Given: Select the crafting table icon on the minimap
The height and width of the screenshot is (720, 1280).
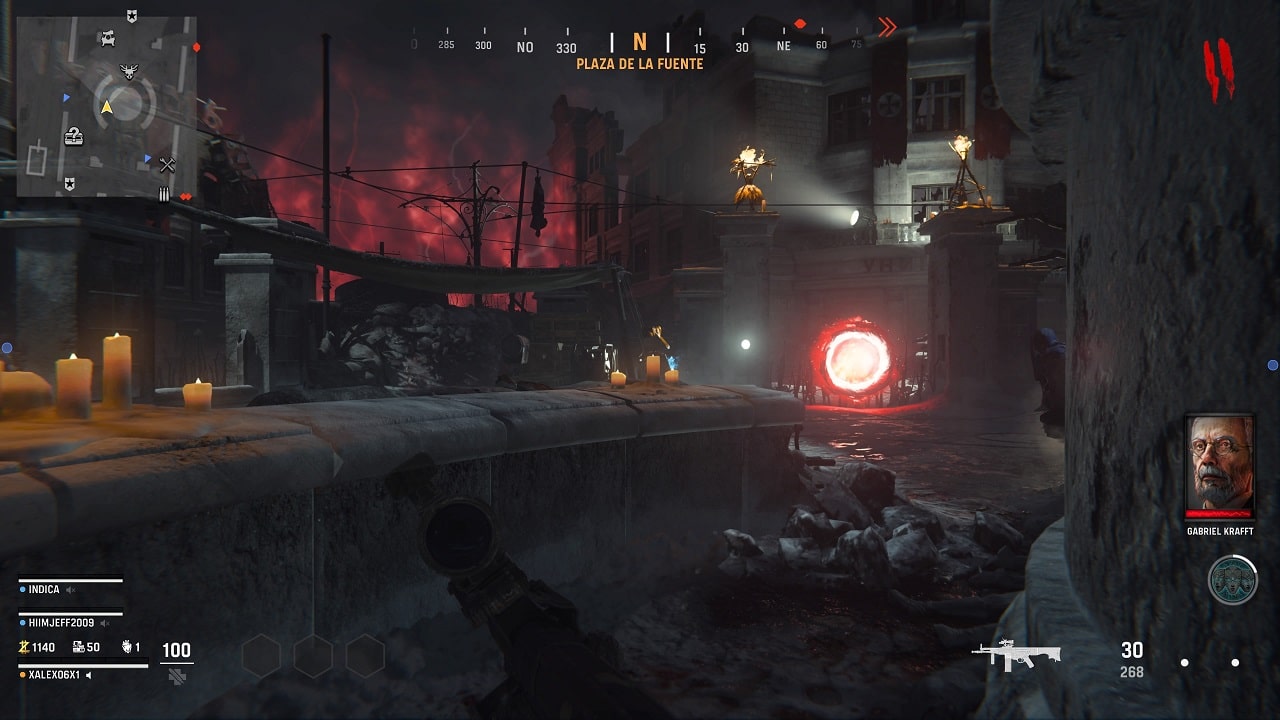Looking at the screenshot, I should pos(168,163).
